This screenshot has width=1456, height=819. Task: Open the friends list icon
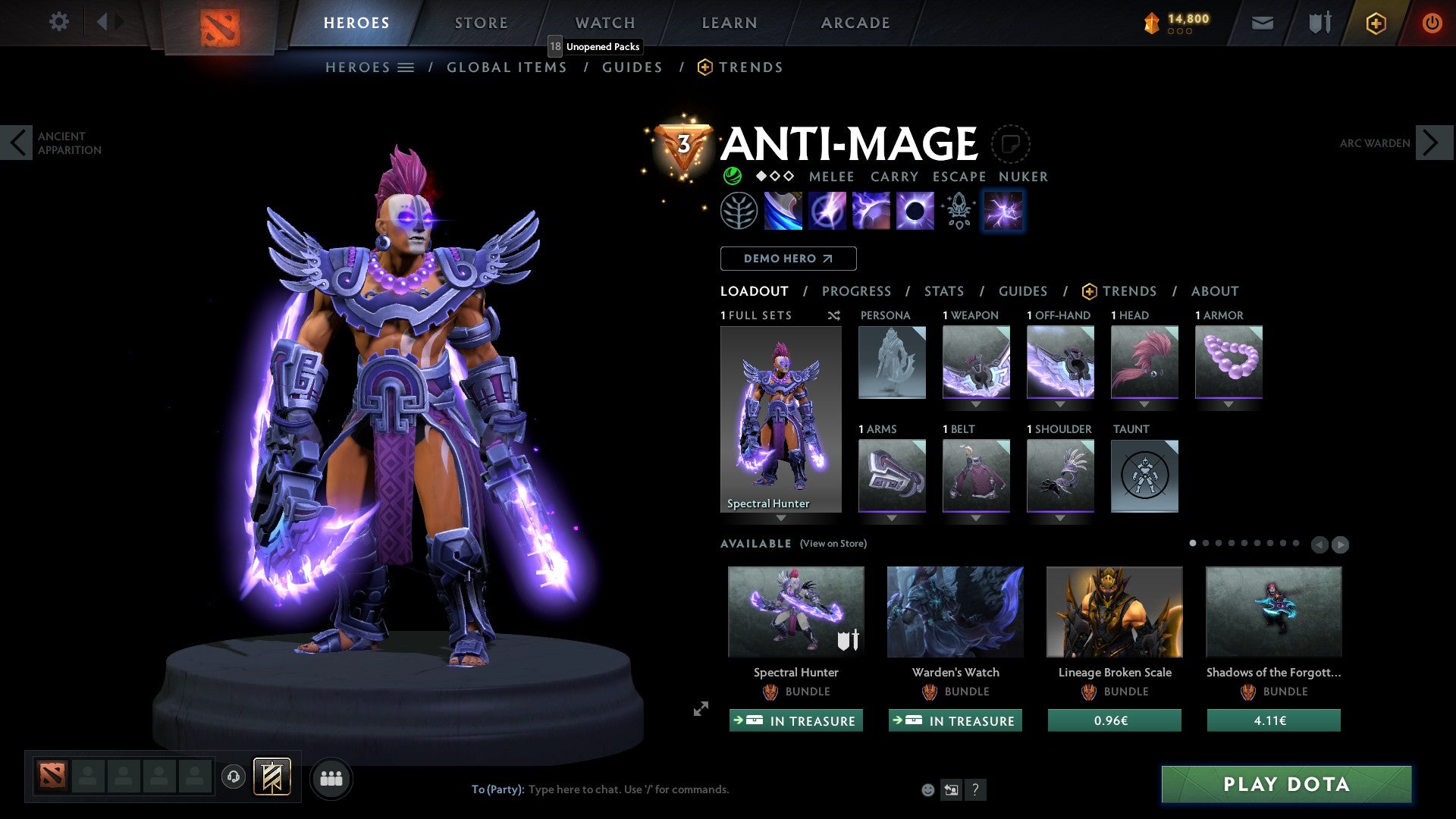click(331, 778)
